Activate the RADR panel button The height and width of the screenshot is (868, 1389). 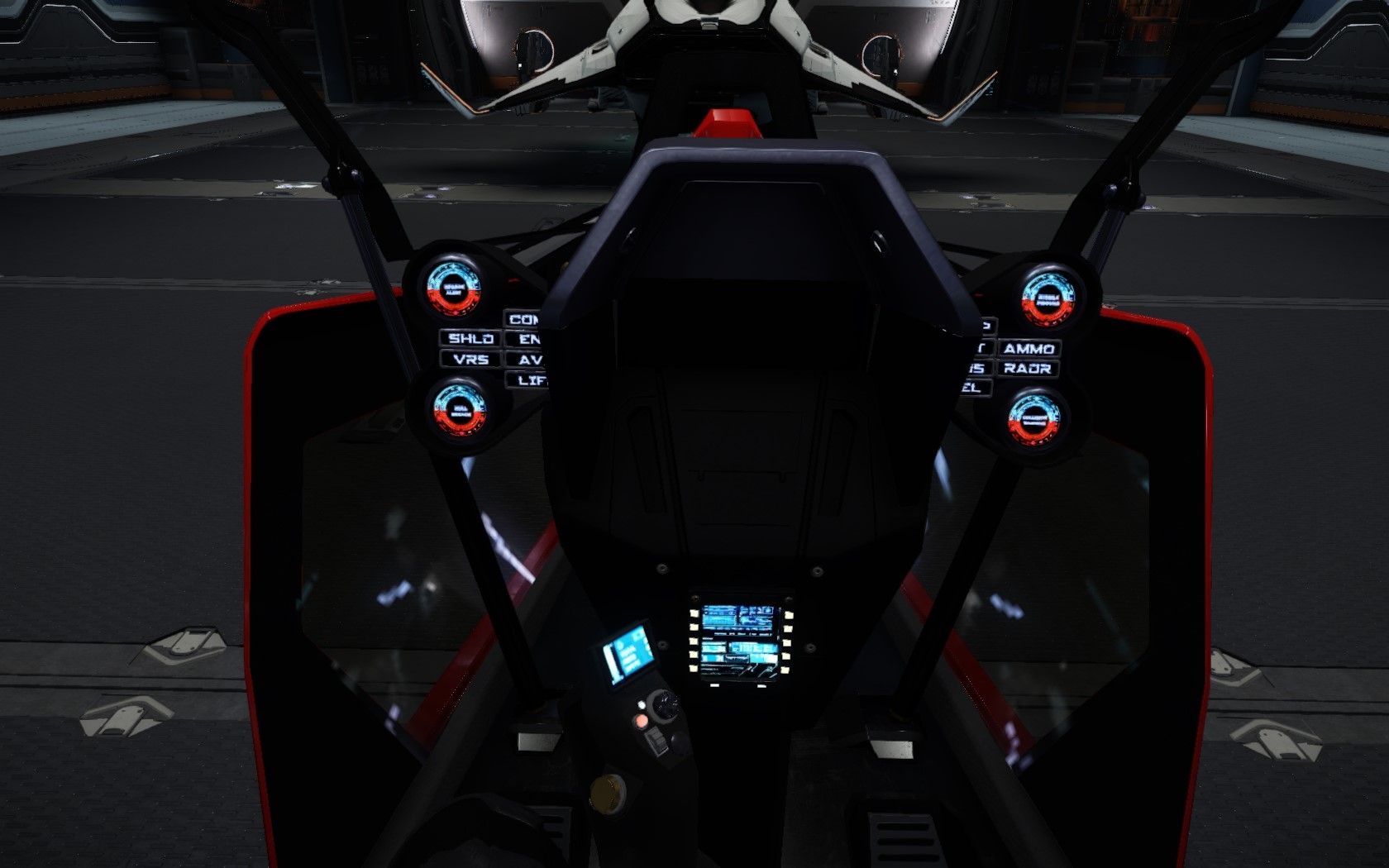[1028, 369]
